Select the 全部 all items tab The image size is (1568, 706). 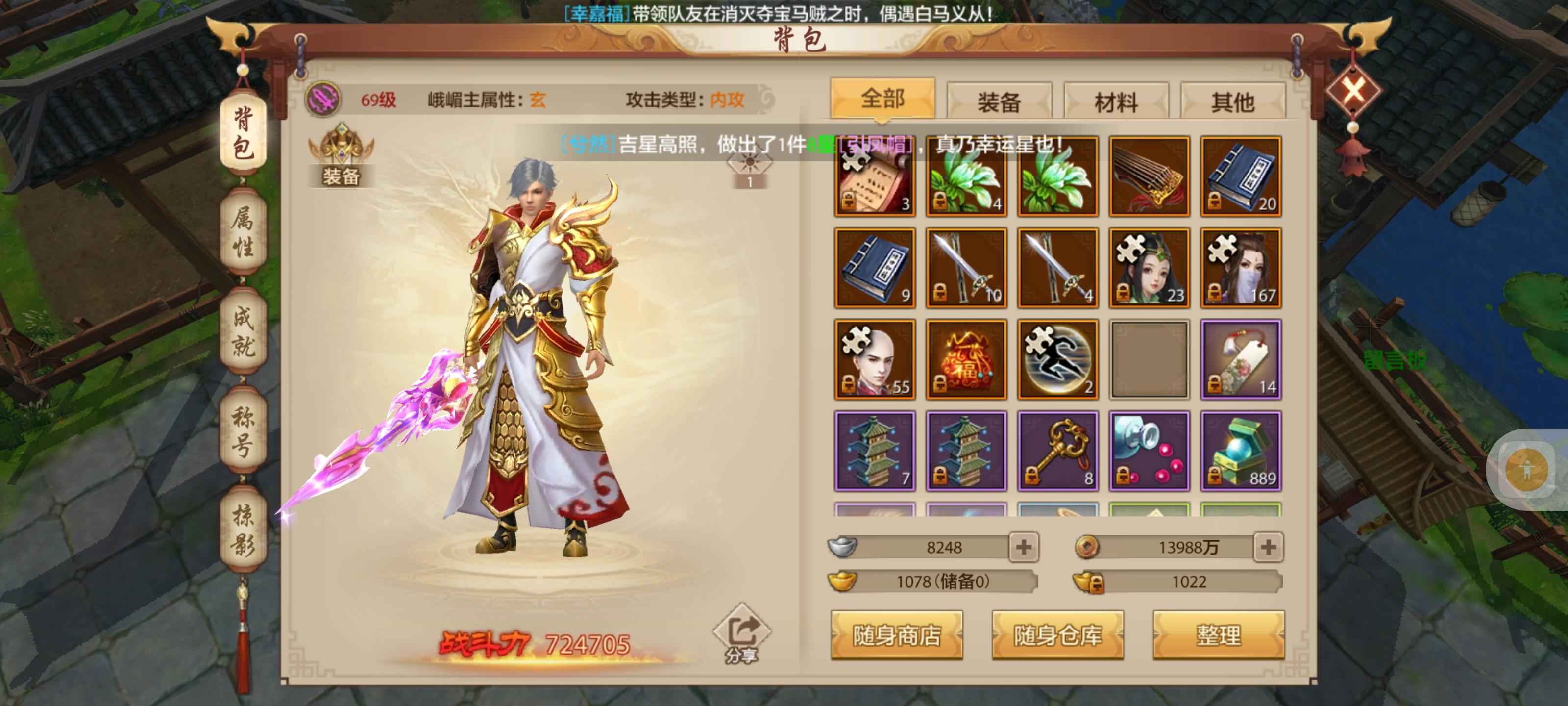882,99
